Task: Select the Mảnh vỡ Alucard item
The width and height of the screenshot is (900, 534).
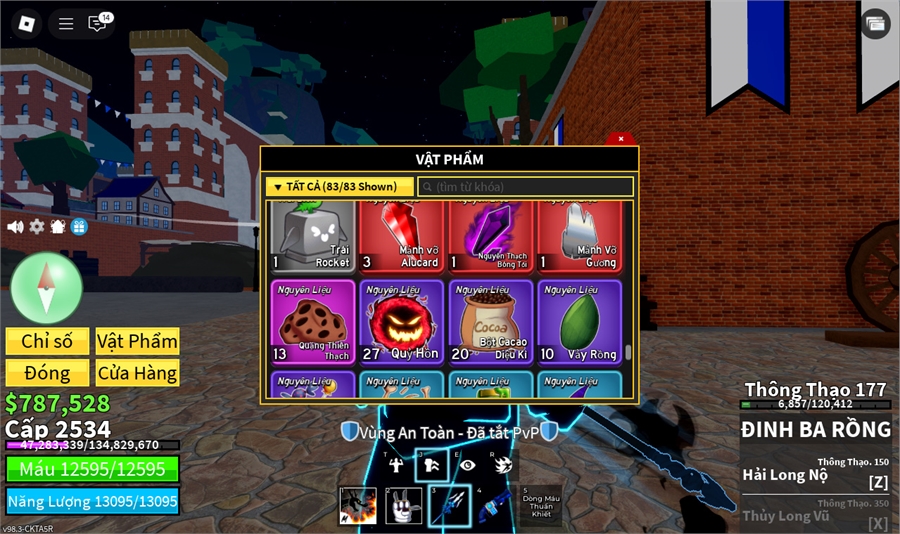Action: click(x=402, y=236)
